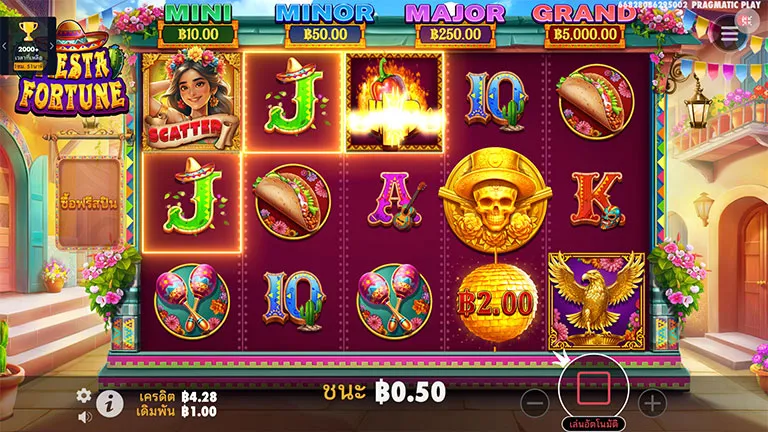768x432 pixels.
Task: Open the trophy tournament badge
Action: (x=27, y=41)
